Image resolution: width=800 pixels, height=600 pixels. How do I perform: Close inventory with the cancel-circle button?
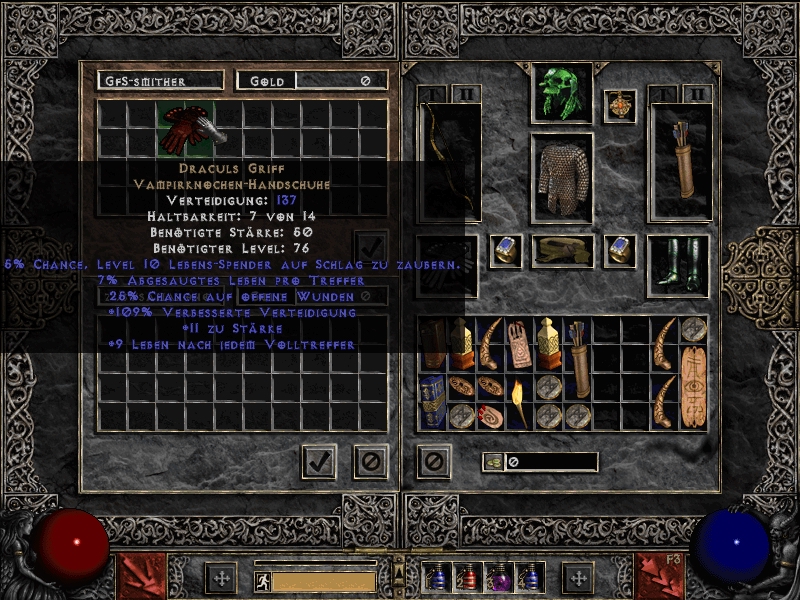click(x=432, y=461)
